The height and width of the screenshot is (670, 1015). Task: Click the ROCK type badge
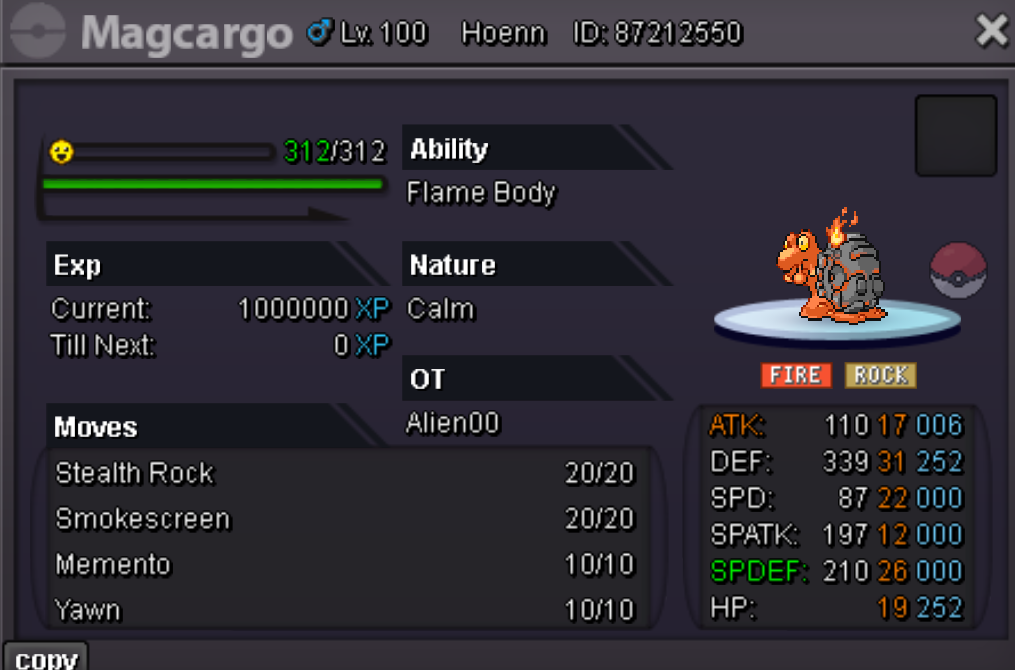(880, 375)
